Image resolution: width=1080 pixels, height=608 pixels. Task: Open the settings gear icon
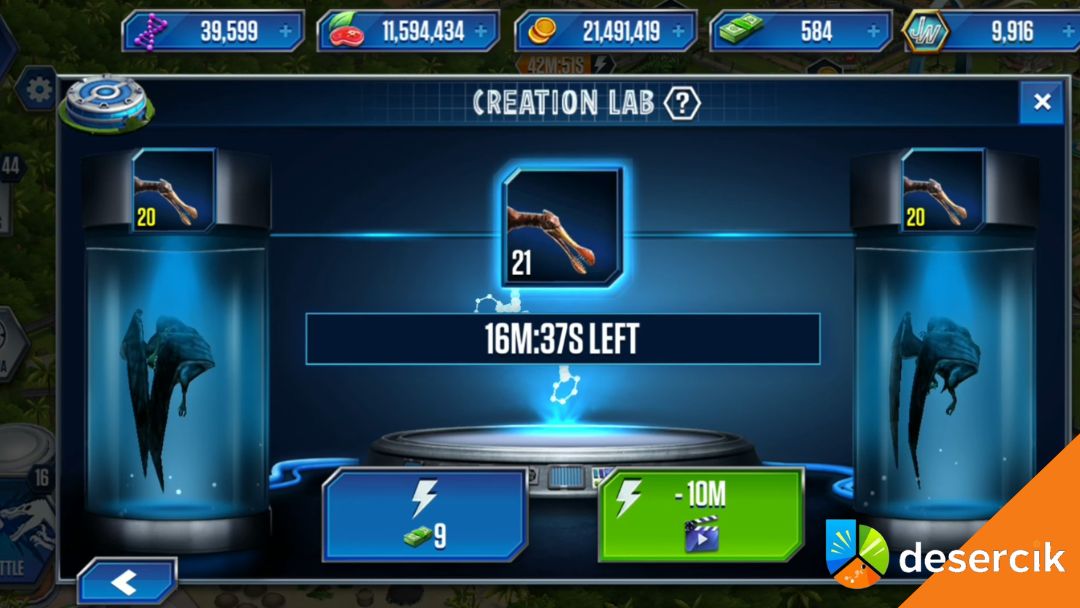point(40,91)
